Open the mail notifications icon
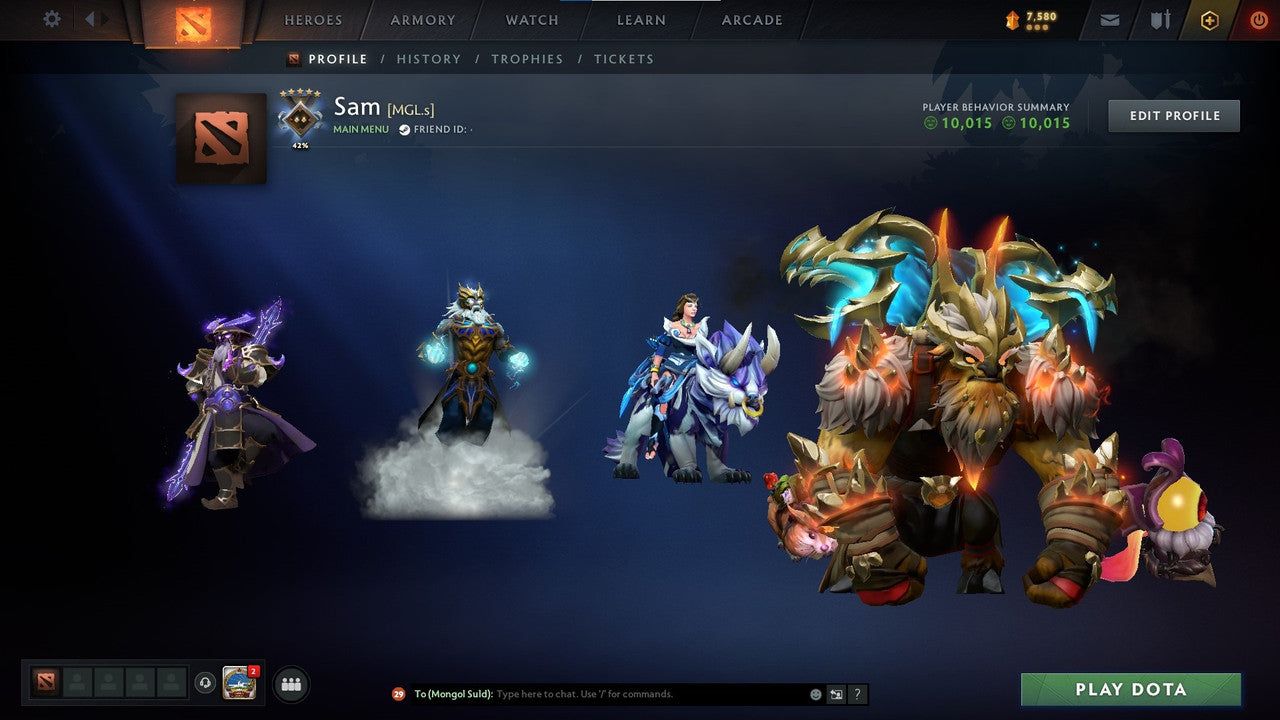The height and width of the screenshot is (720, 1280). tap(1108, 19)
